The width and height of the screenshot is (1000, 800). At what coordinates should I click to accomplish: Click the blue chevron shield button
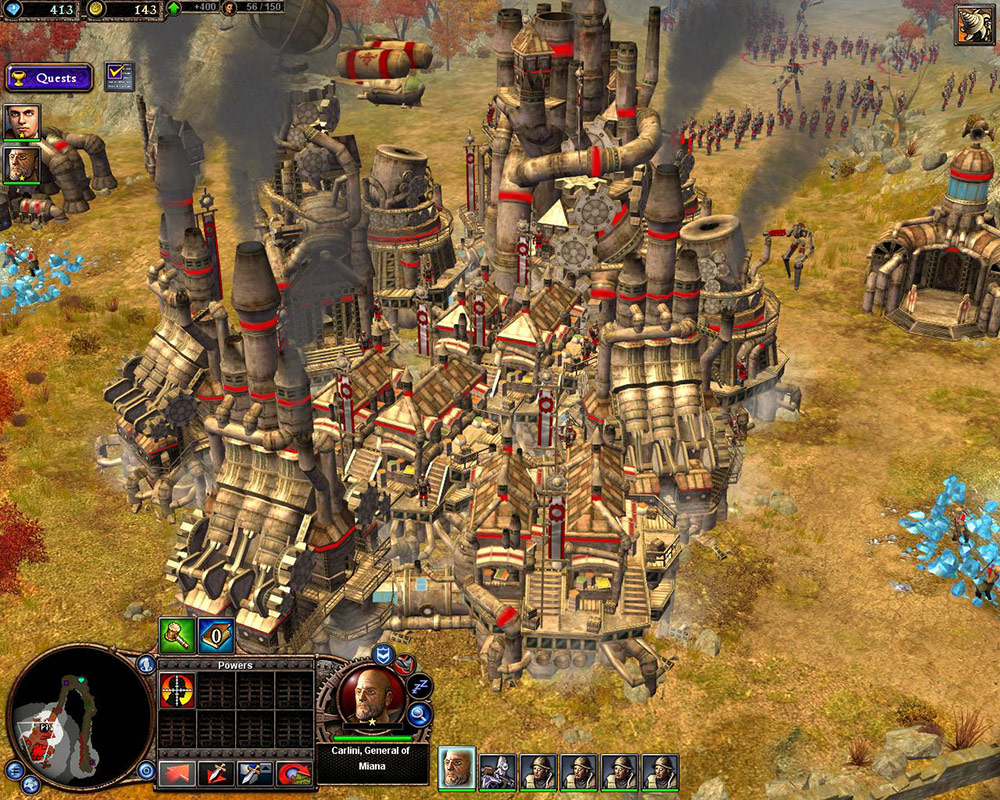382,655
